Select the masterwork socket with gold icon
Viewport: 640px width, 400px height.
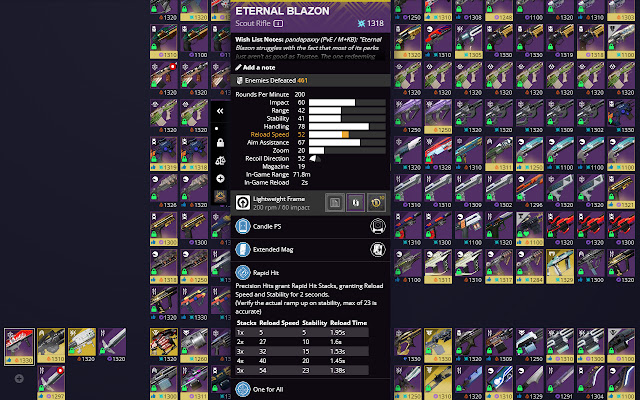[377, 202]
